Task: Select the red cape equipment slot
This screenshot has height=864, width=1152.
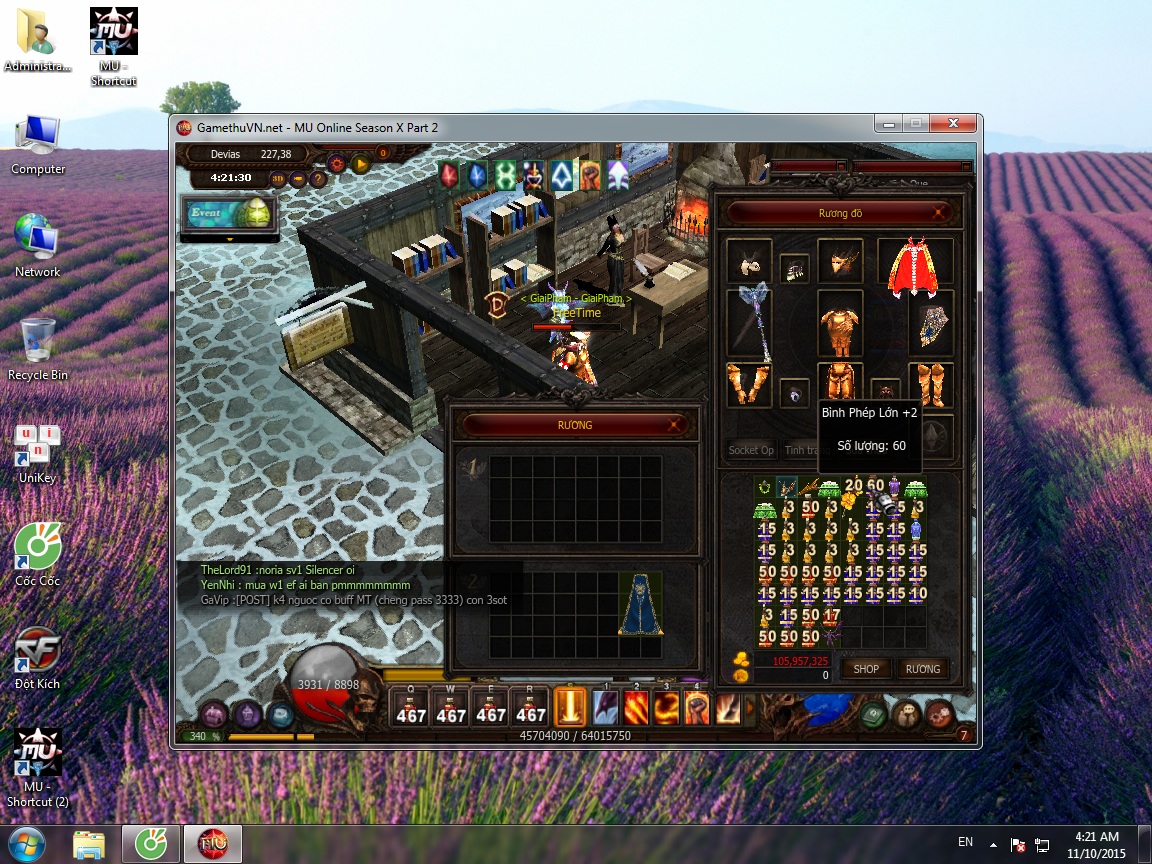Action: click(x=914, y=267)
